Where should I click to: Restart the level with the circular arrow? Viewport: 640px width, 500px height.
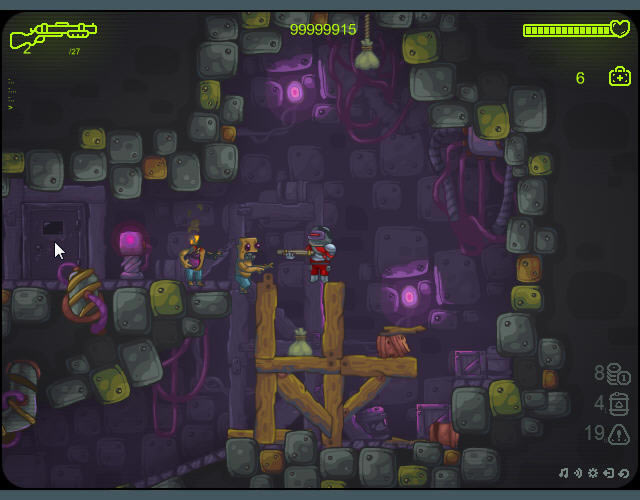tap(623, 473)
